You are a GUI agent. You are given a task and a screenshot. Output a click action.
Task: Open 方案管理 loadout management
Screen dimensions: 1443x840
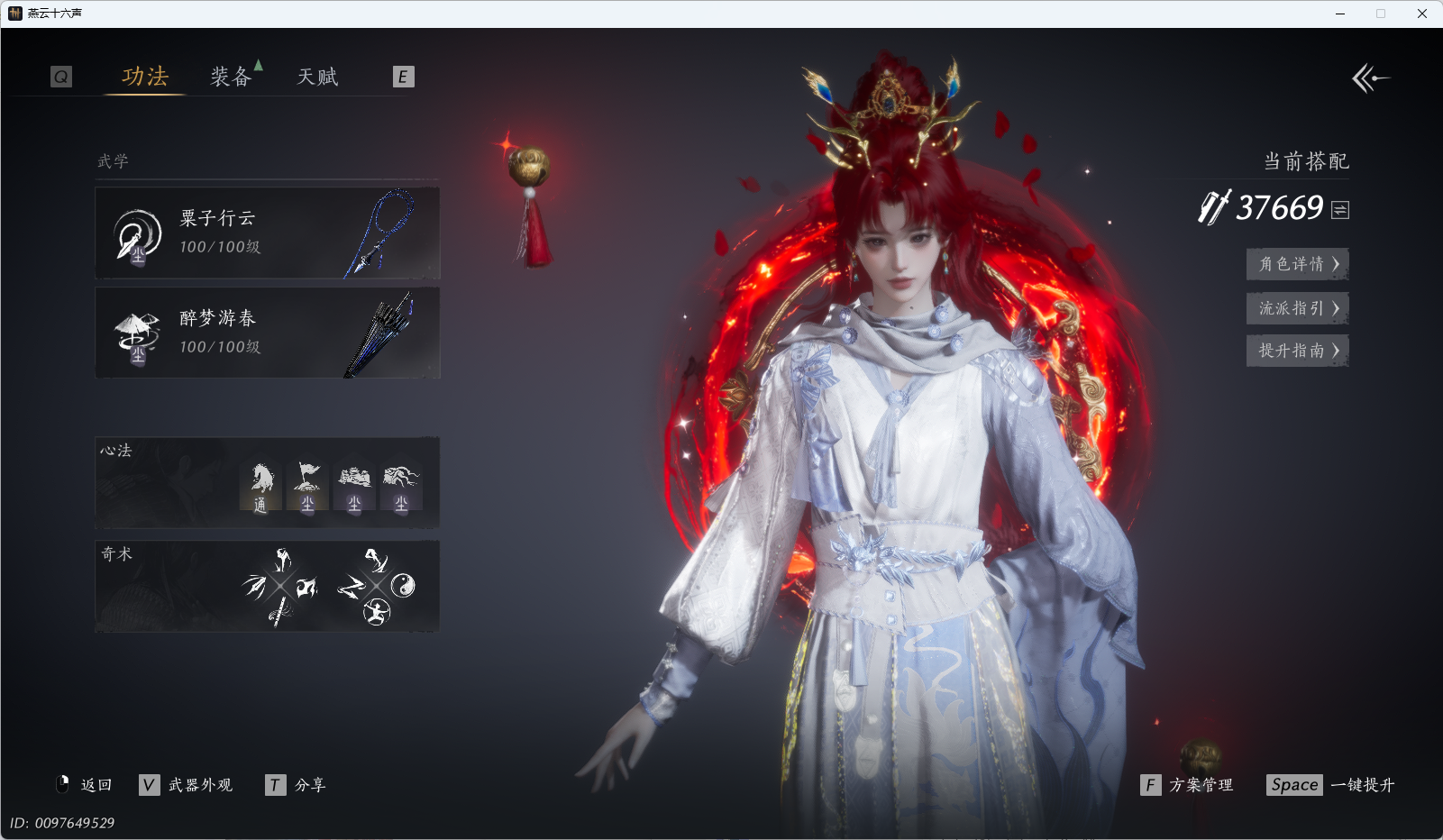pos(1188,785)
